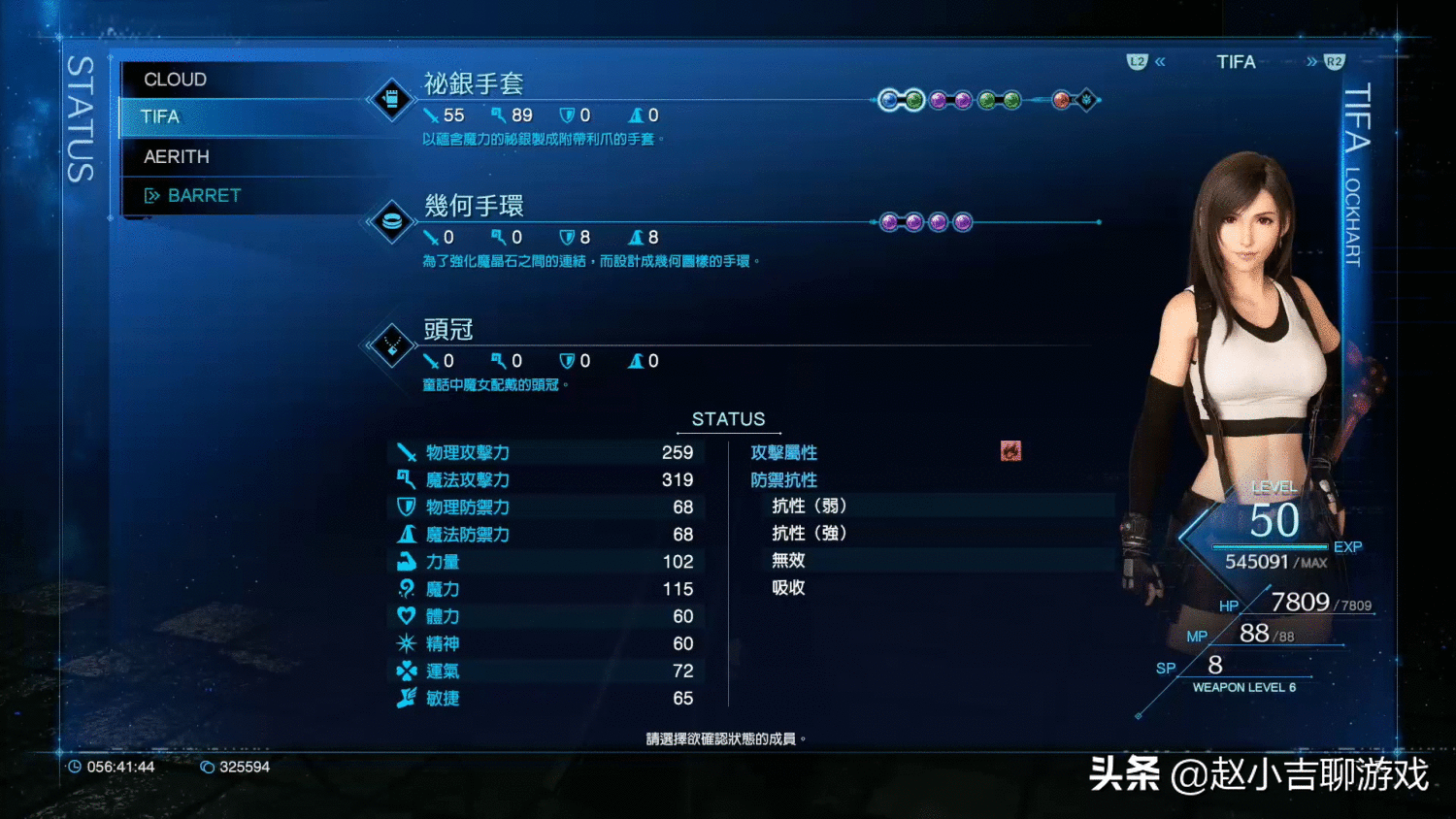Viewport: 1456px width, 819px height.
Task: Click the heart-shaped vitality stat icon
Action: tap(408, 615)
